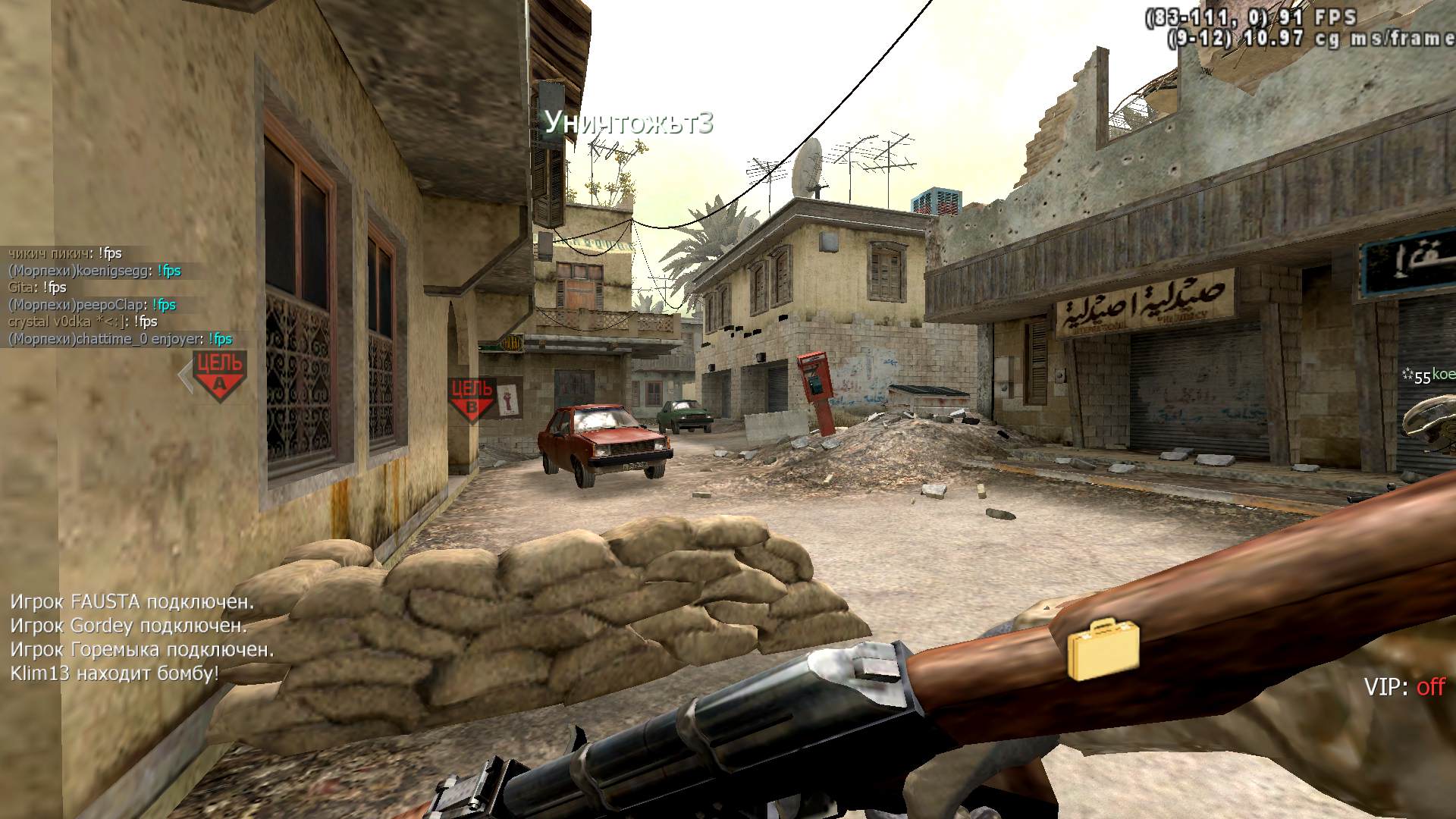Click the yellow bomb briefcase icon

click(x=1103, y=648)
